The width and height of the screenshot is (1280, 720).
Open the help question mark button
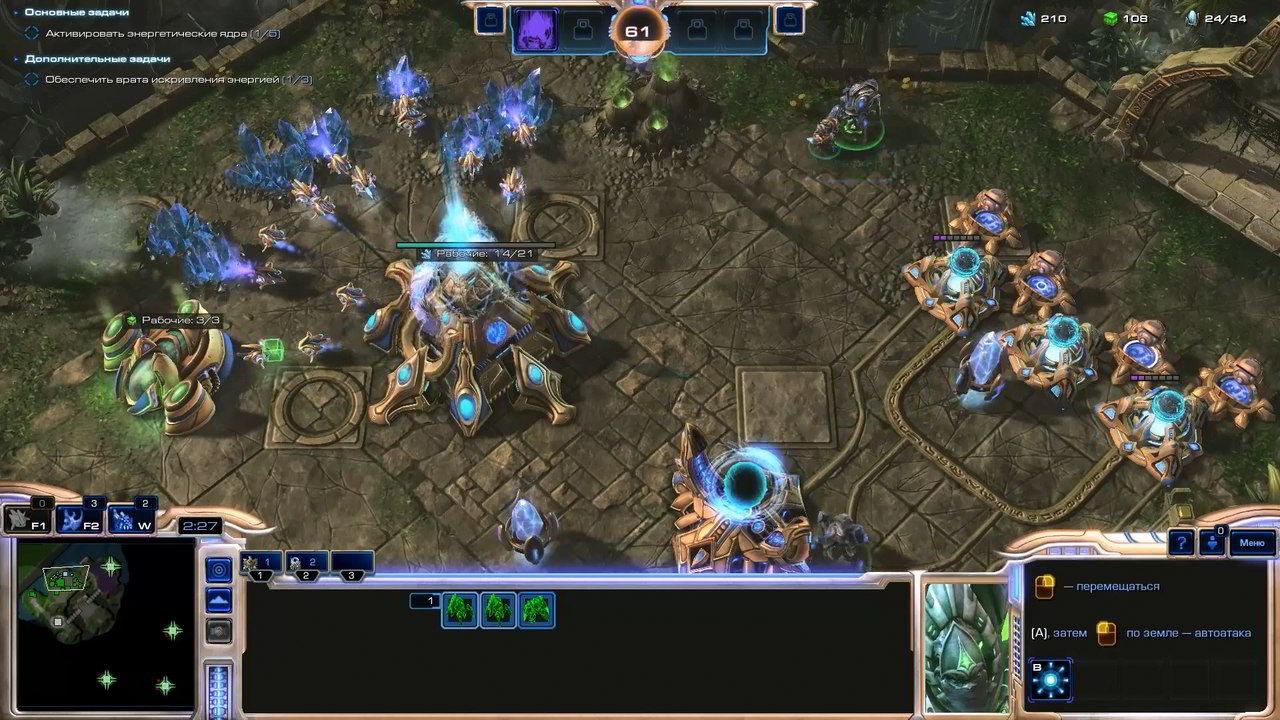pos(1182,543)
